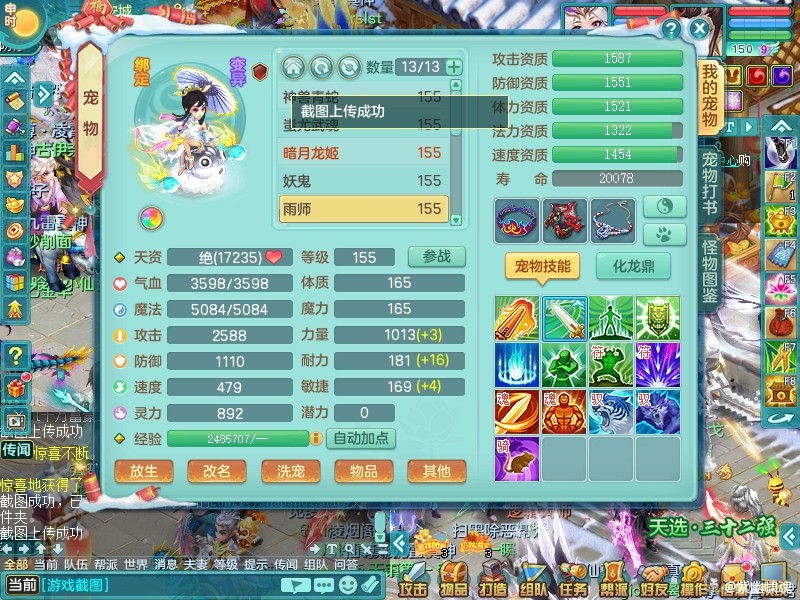The height and width of the screenshot is (600, 800).
Task: Click the 参战 button
Action: click(437, 256)
